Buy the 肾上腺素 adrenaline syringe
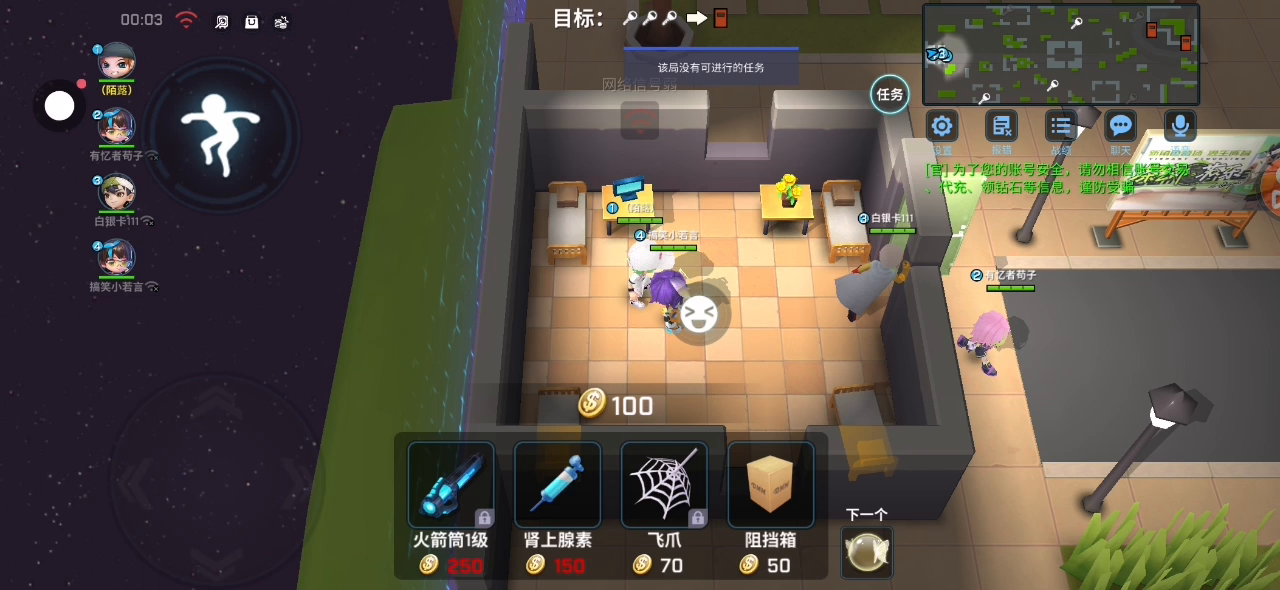Image resolution: width=1280 pixels, height=590 pixels. [557, 485]
